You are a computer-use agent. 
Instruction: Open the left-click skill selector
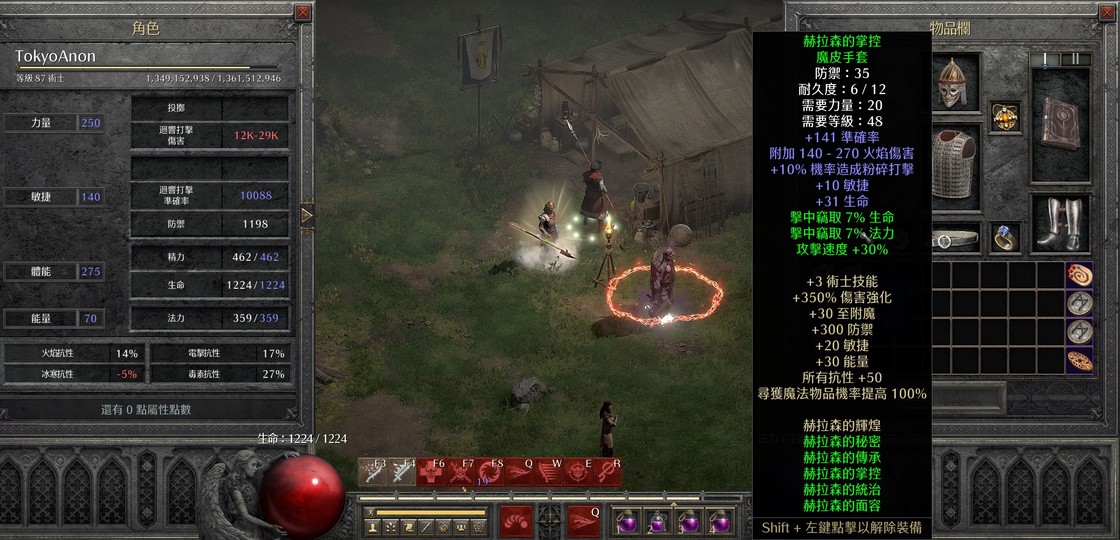pos(516,520)
